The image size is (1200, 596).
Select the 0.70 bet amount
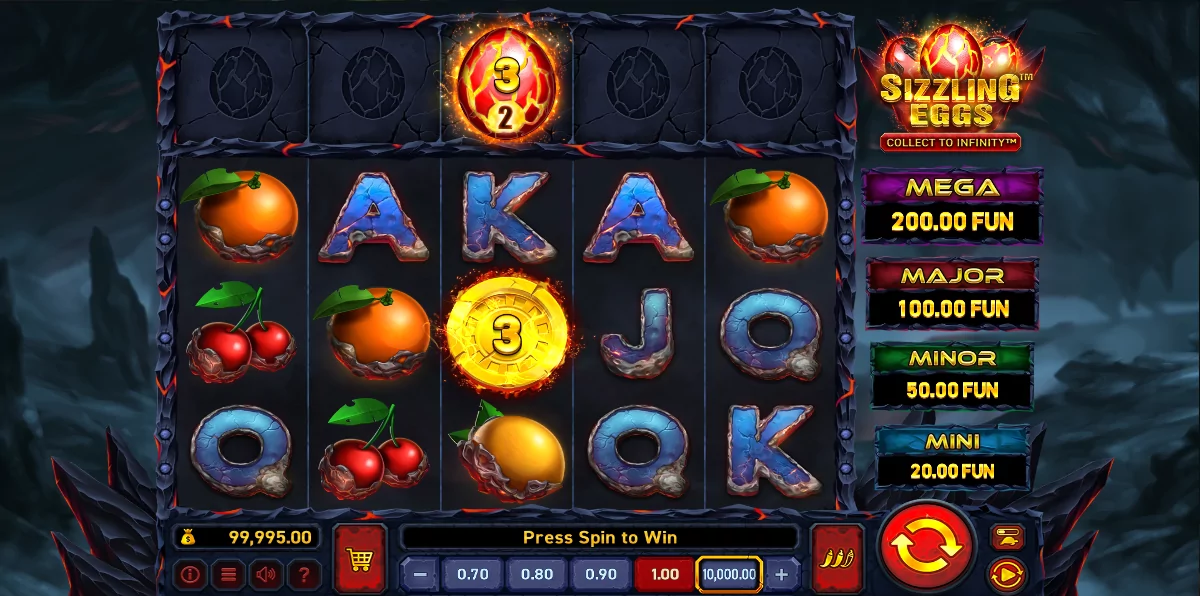pyautogui.click(x=472, y=575)
